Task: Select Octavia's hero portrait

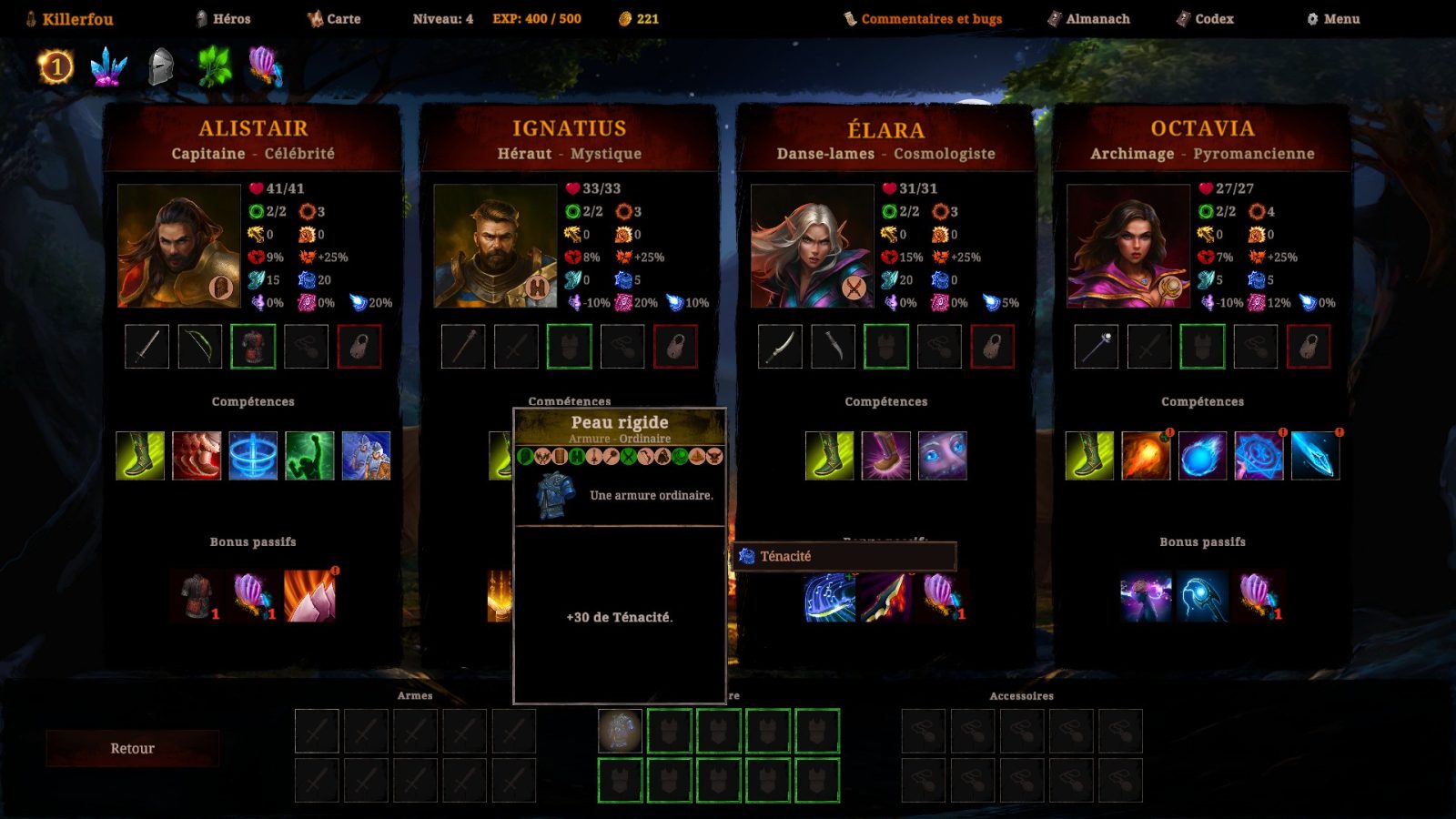Action: click(x=1128, y=246)
